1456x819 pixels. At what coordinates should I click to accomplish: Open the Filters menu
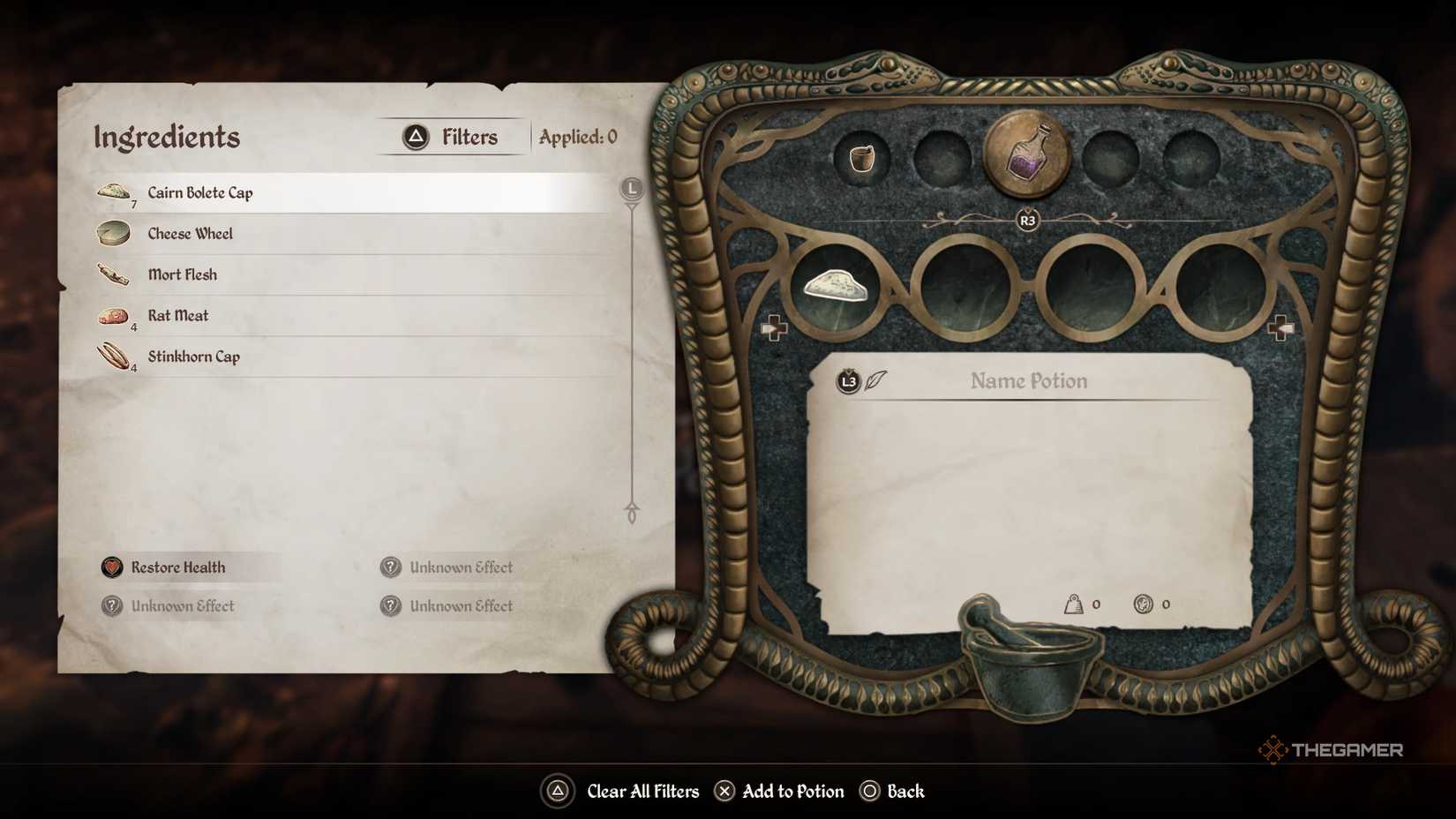[x=451, y=136]
